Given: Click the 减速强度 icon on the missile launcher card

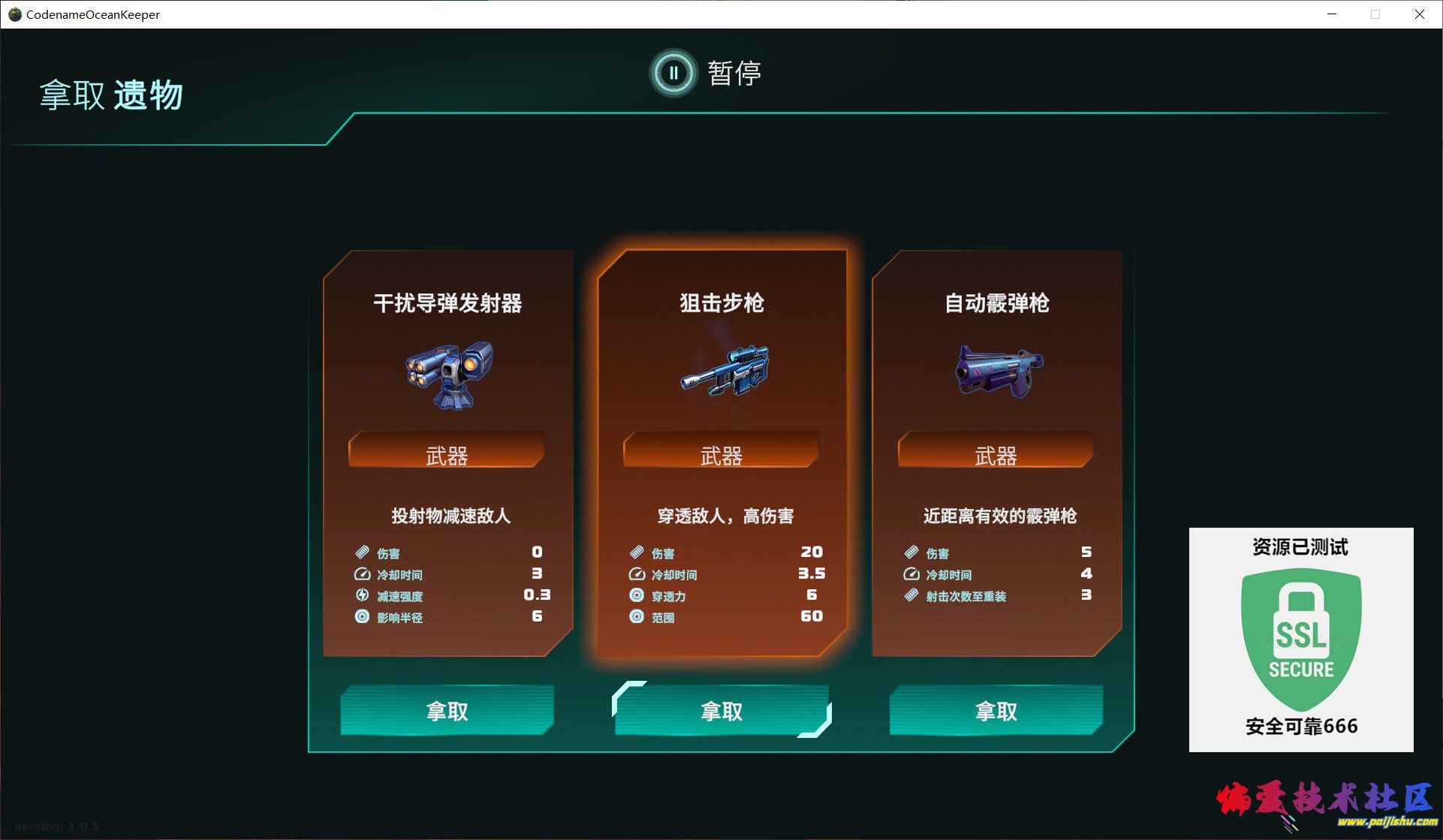Looking at the screenshot, I should point(361,596).
